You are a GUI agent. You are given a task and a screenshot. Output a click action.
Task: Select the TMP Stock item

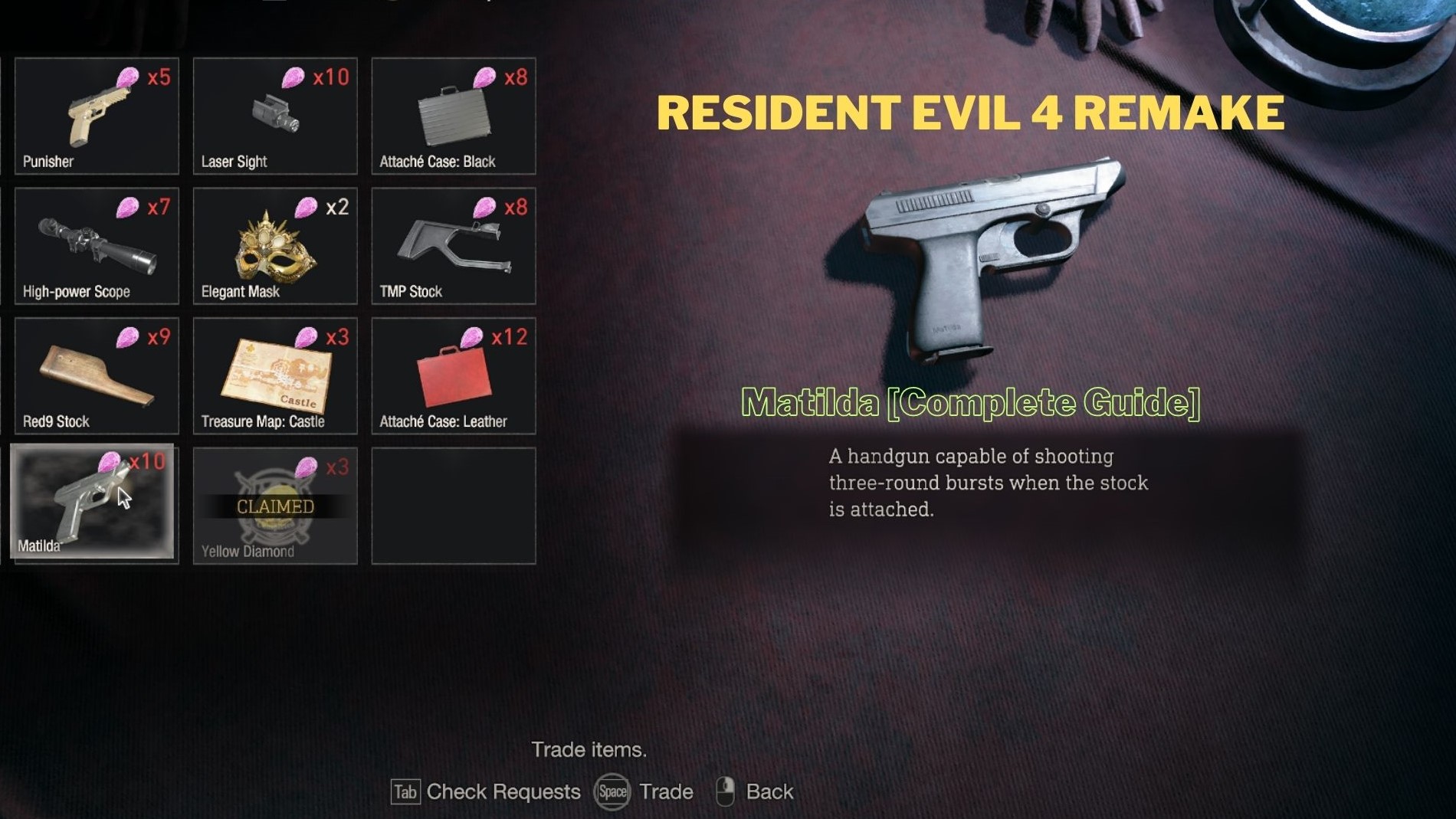pyautogui.click(x=452, y=245)
